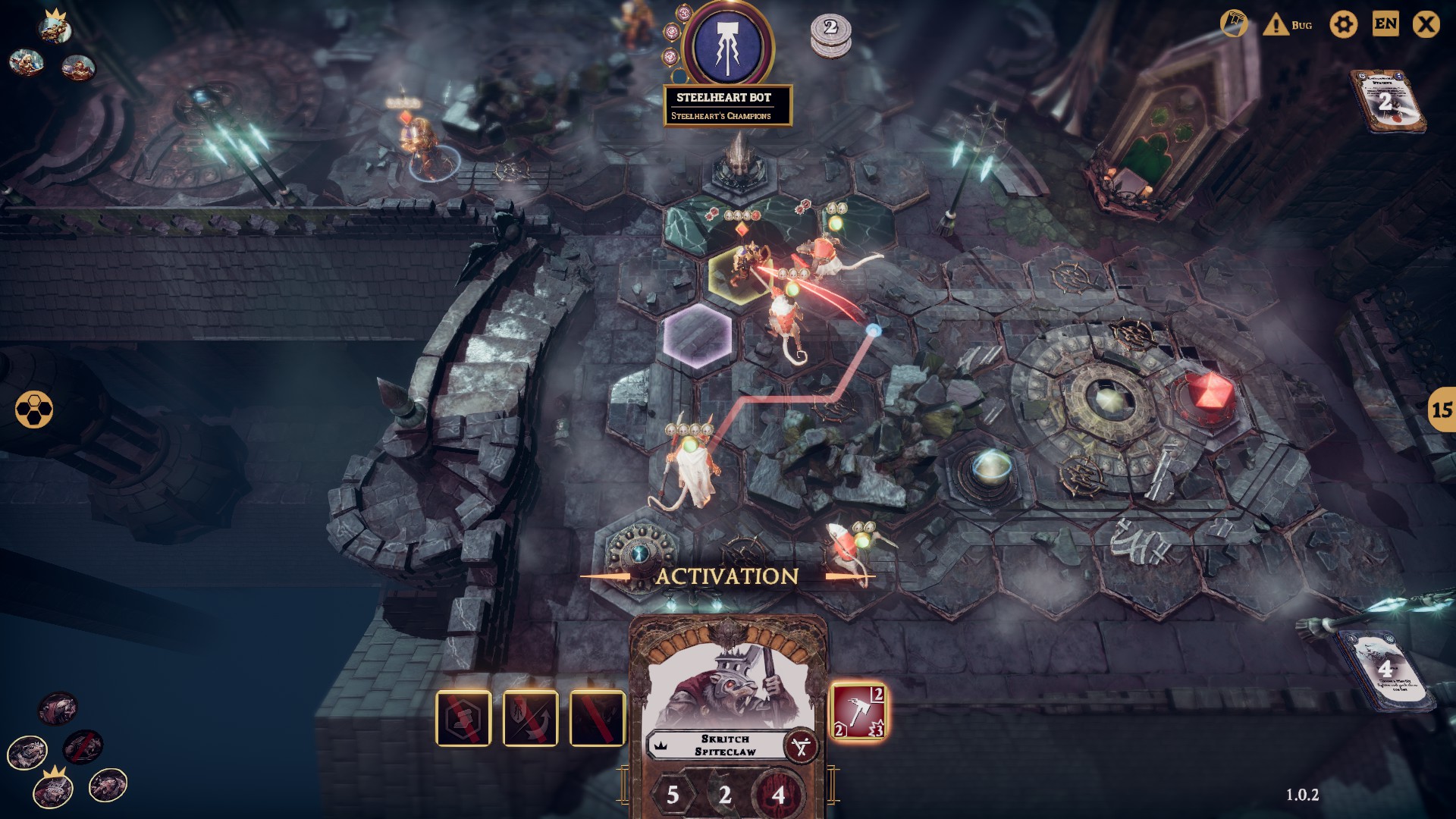Inspect the opponent's glory token stack
The width and height of the screenshot is (1456, 819).
coord(830,35)
